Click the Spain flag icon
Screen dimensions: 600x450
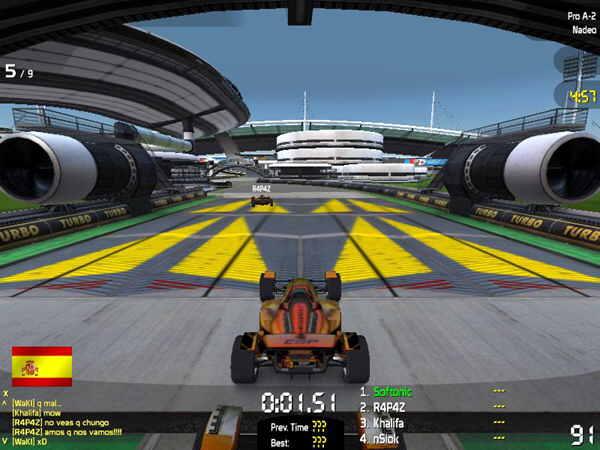[42, 366]
